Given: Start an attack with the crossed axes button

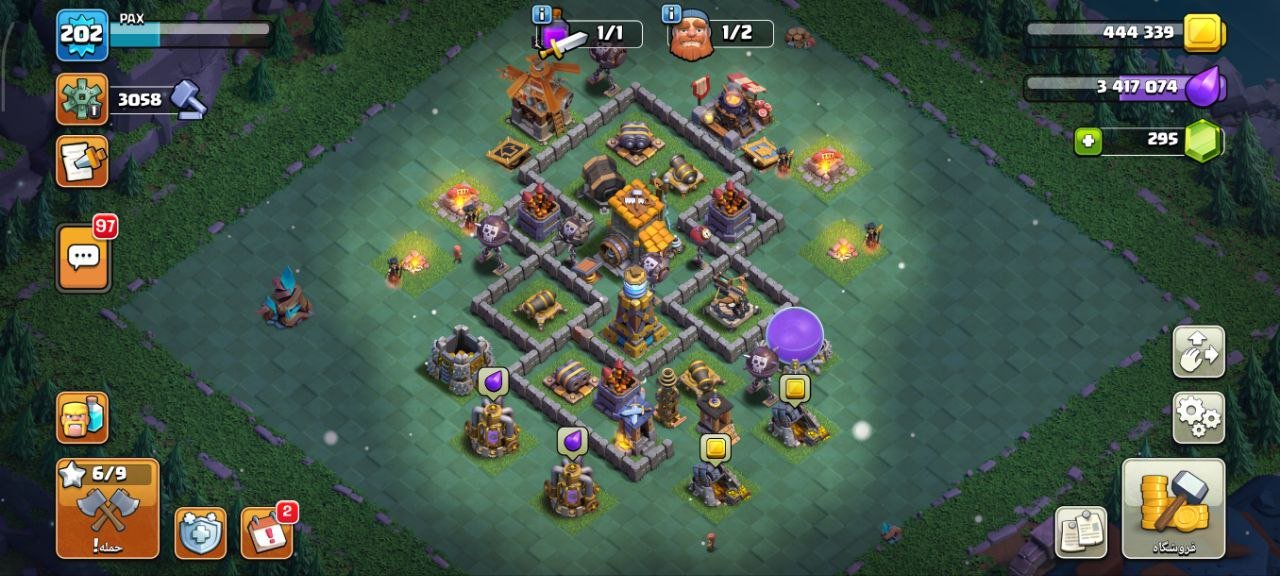Looking at the screenshot, I should tap(107, 508).
